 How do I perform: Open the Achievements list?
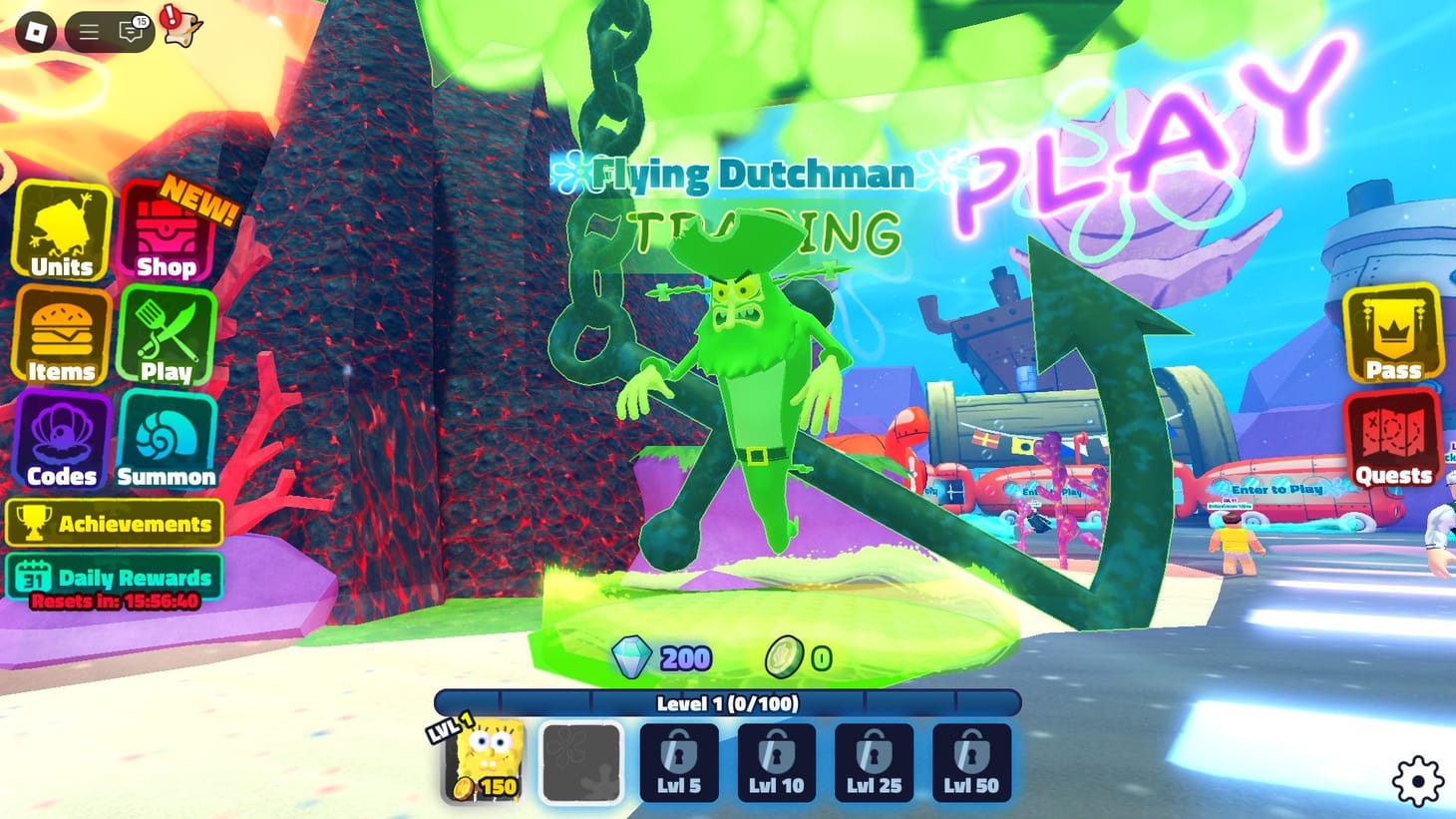(x=115, y=524)
